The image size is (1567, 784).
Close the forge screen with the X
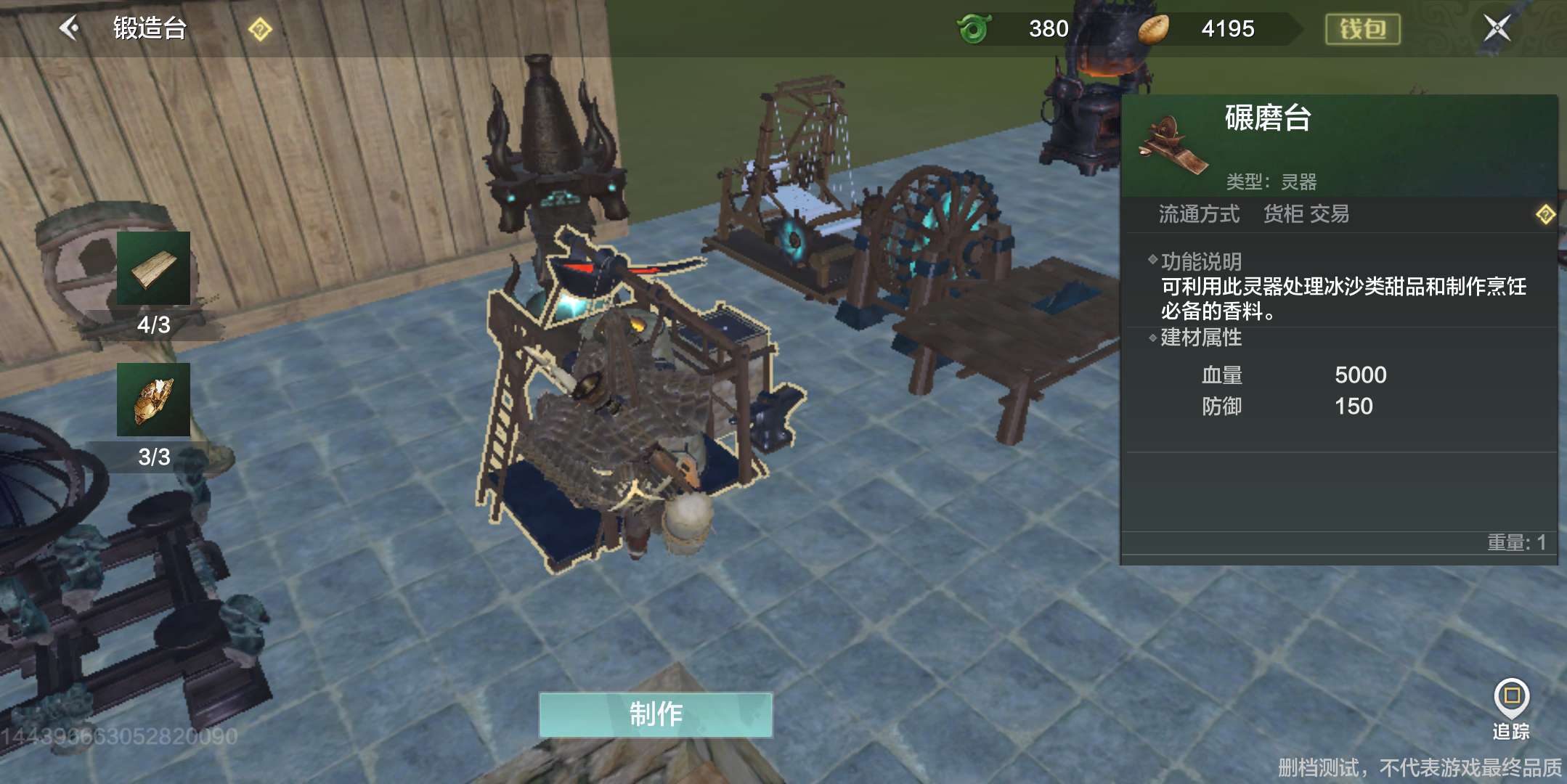click(x=1497, y=28)
